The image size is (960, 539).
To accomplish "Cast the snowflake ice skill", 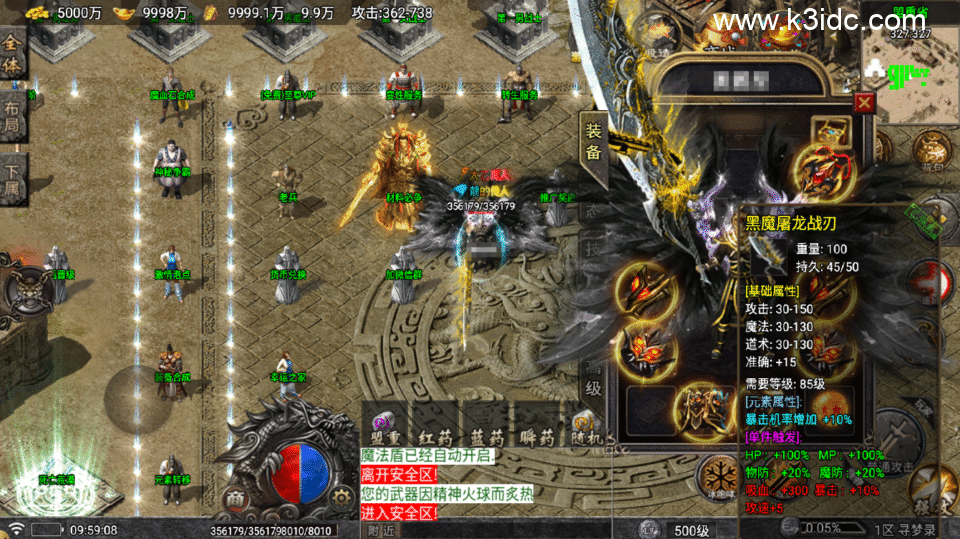I will point(716,473).
